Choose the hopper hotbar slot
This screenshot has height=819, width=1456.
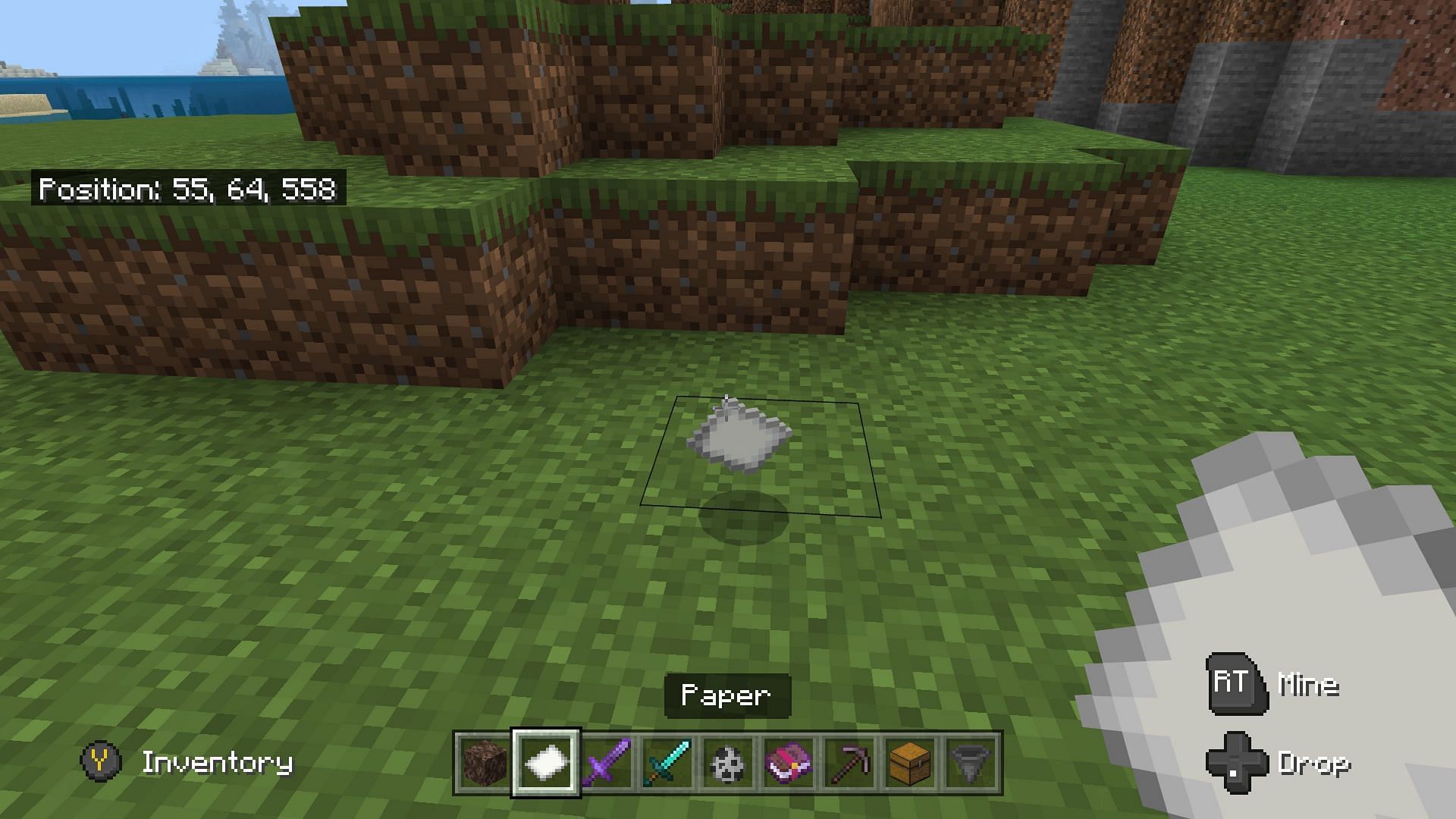click(x=971, y=763)
